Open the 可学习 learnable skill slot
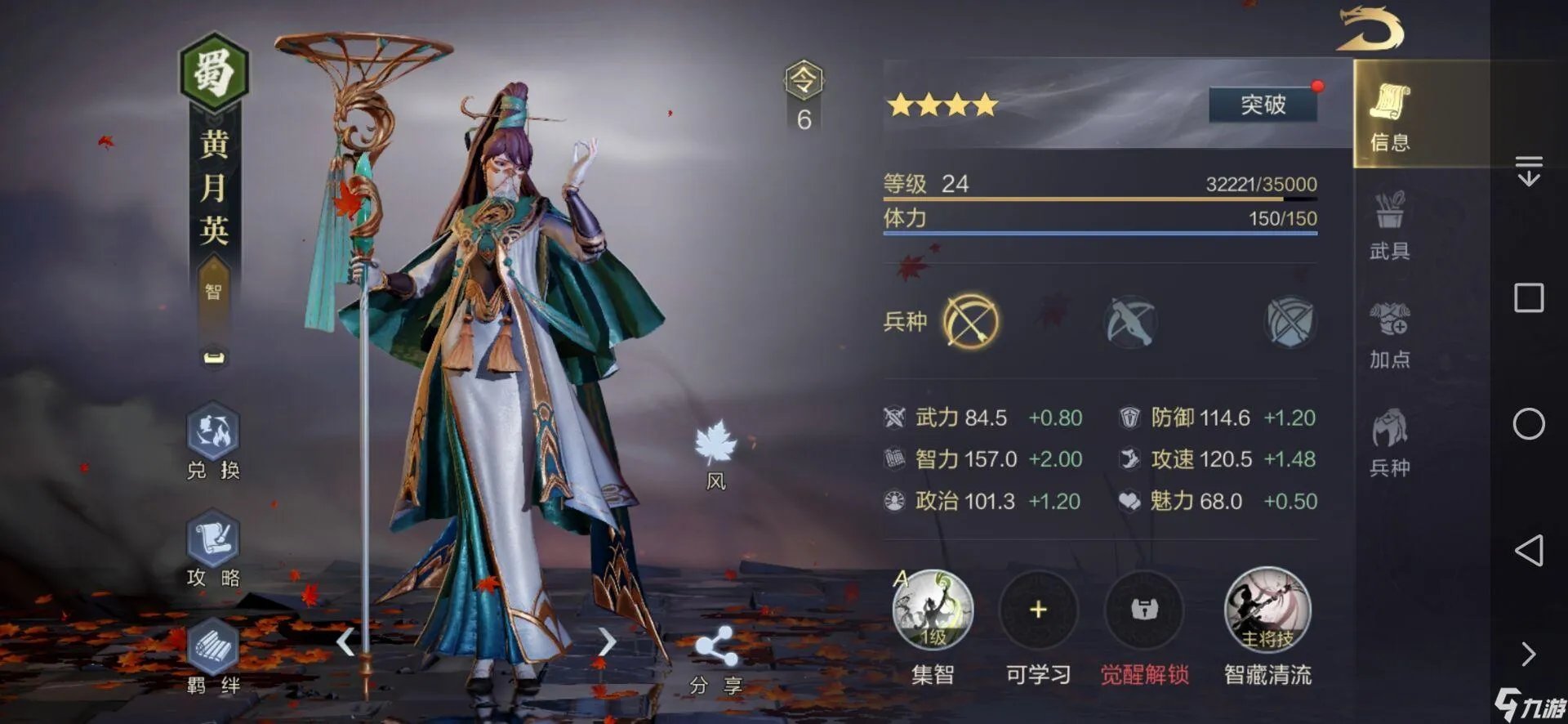This screenshot has width=1568, height=724. tap(1038, 611)
